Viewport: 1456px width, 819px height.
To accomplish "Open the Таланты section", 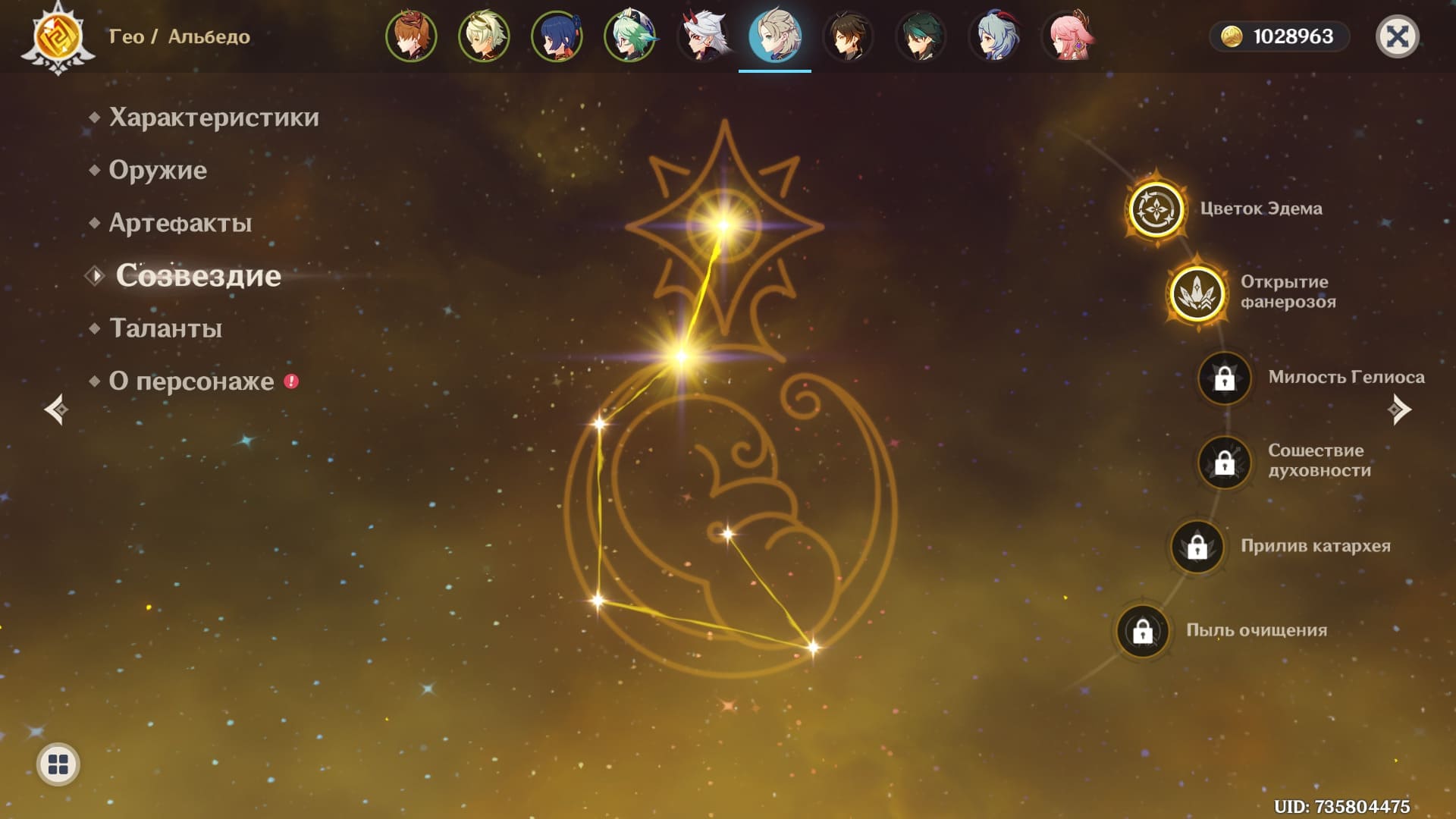I will coord(165,328).
